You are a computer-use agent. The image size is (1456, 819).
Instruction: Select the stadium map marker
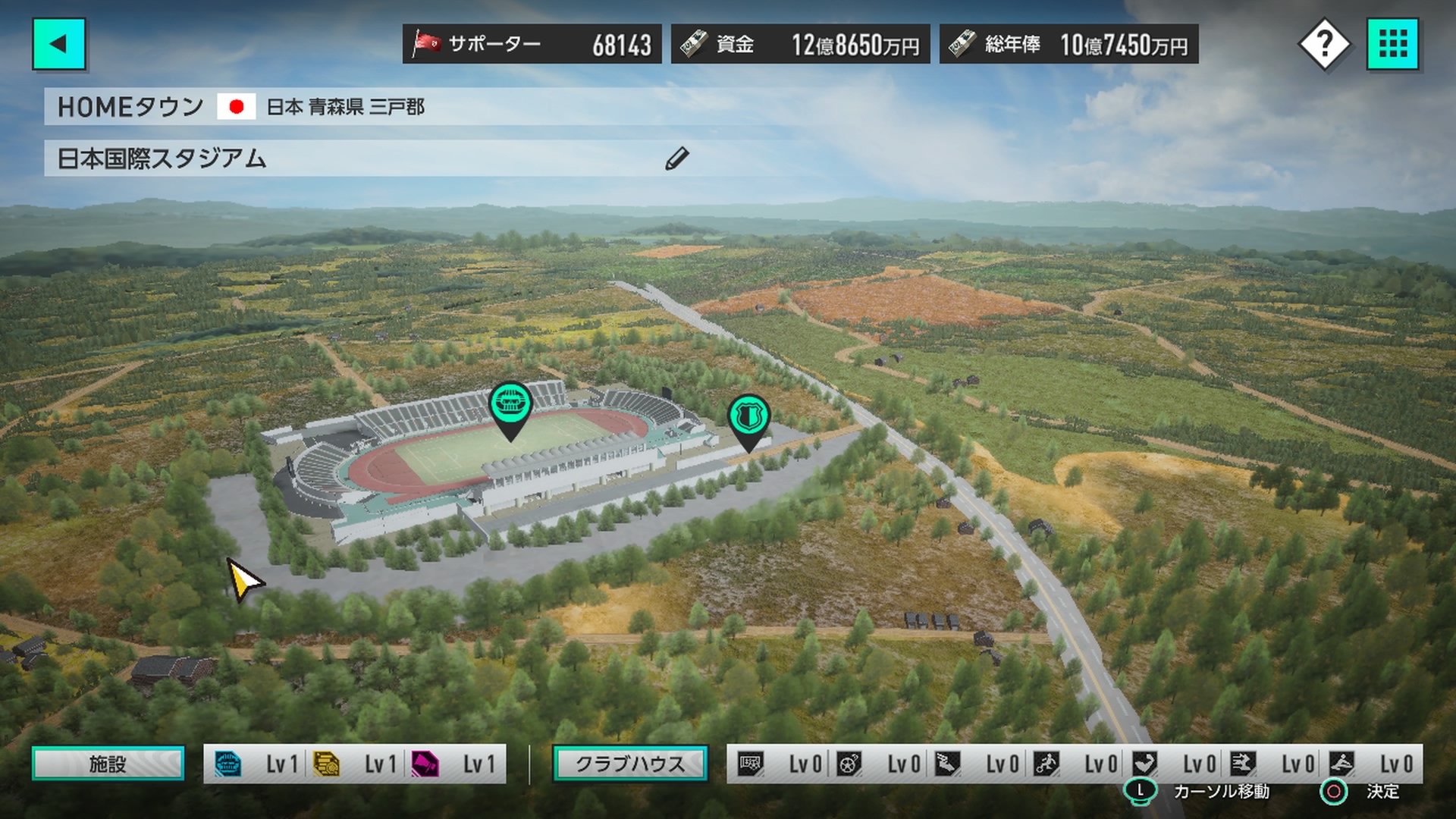(510, 406)
